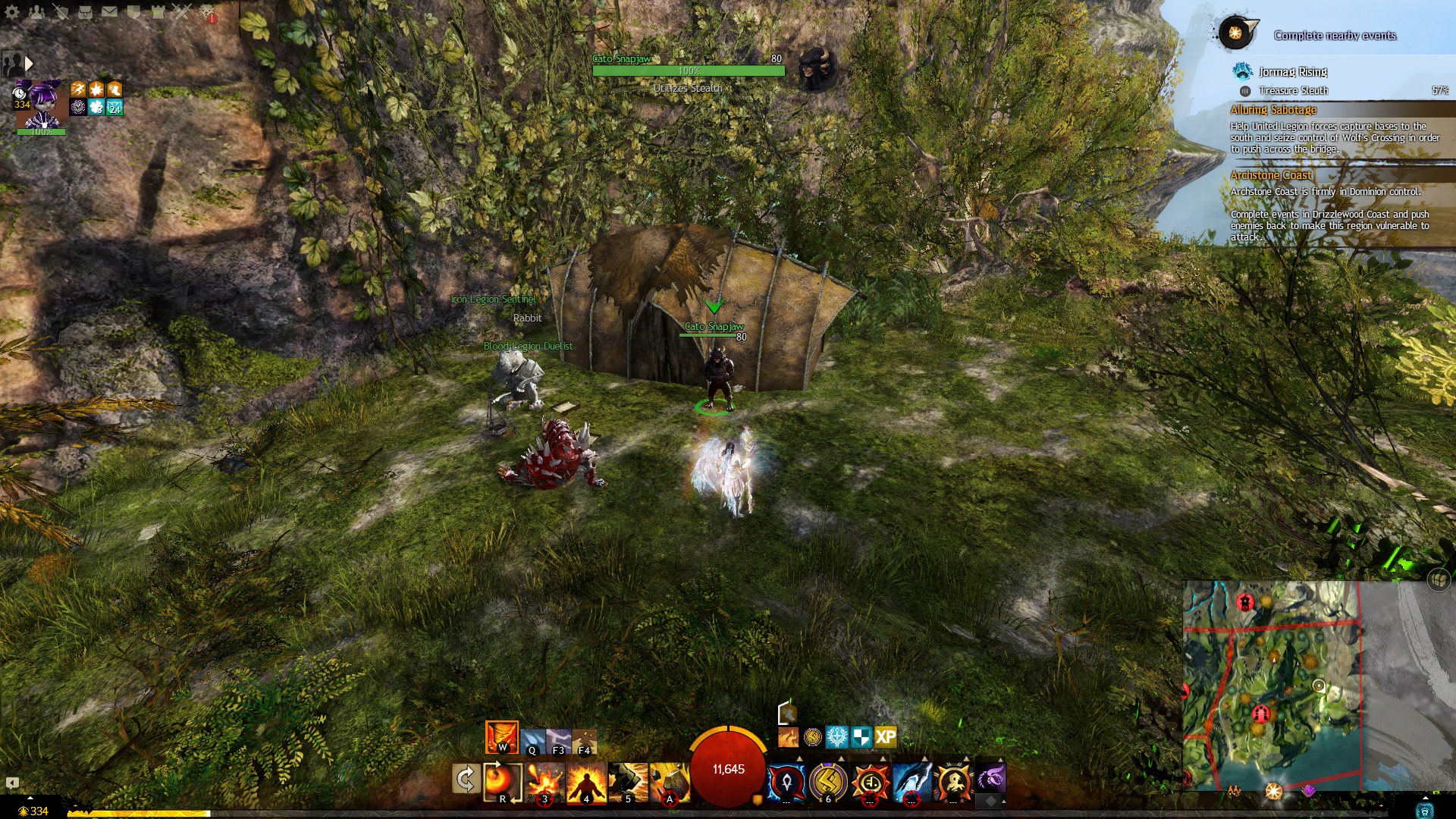Click the purple-haired character portrait
Viewport: 1456px width, 819px height.
tap(42, 105)
